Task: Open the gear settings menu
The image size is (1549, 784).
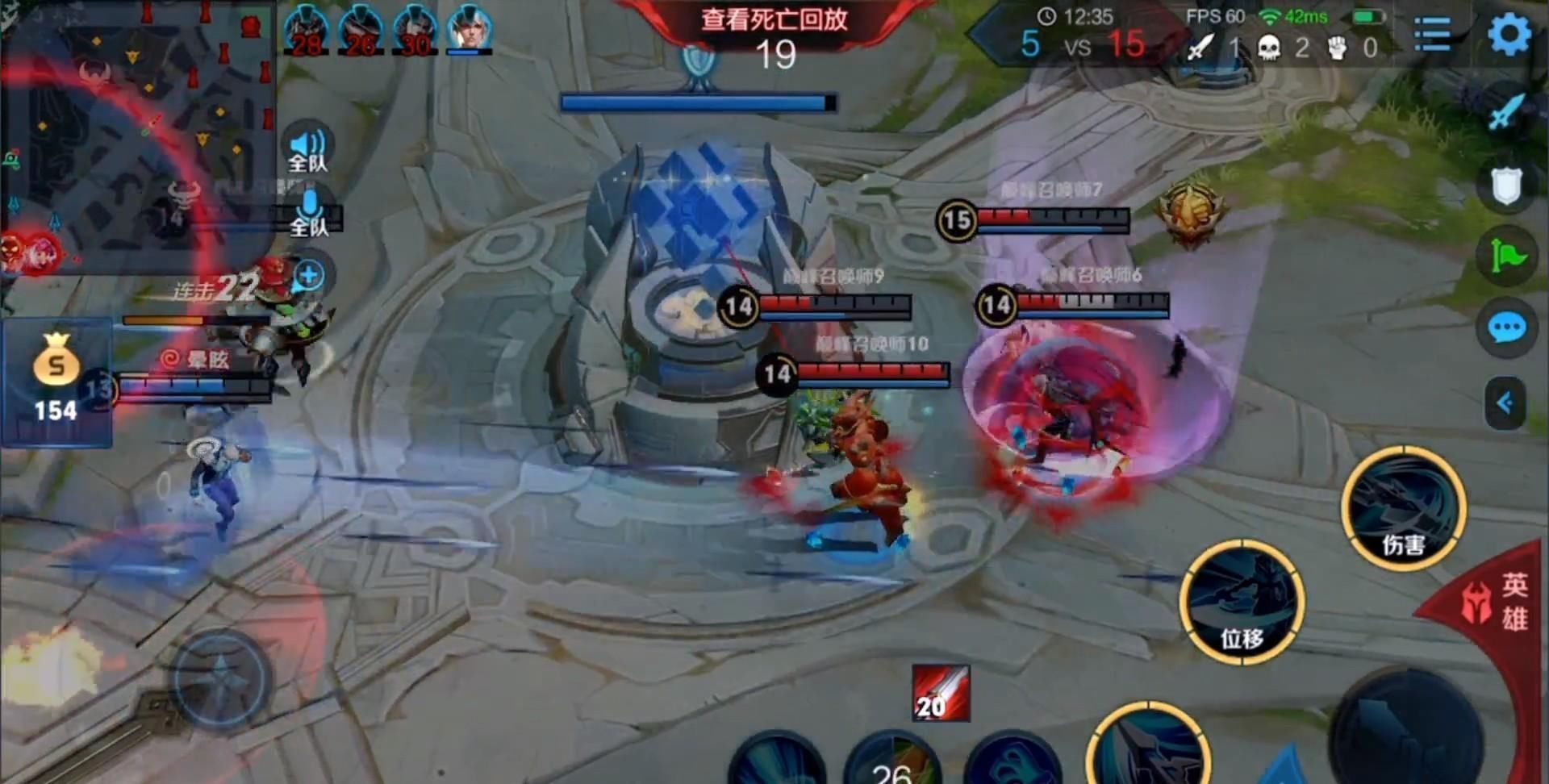Action: coord(1509,34)
